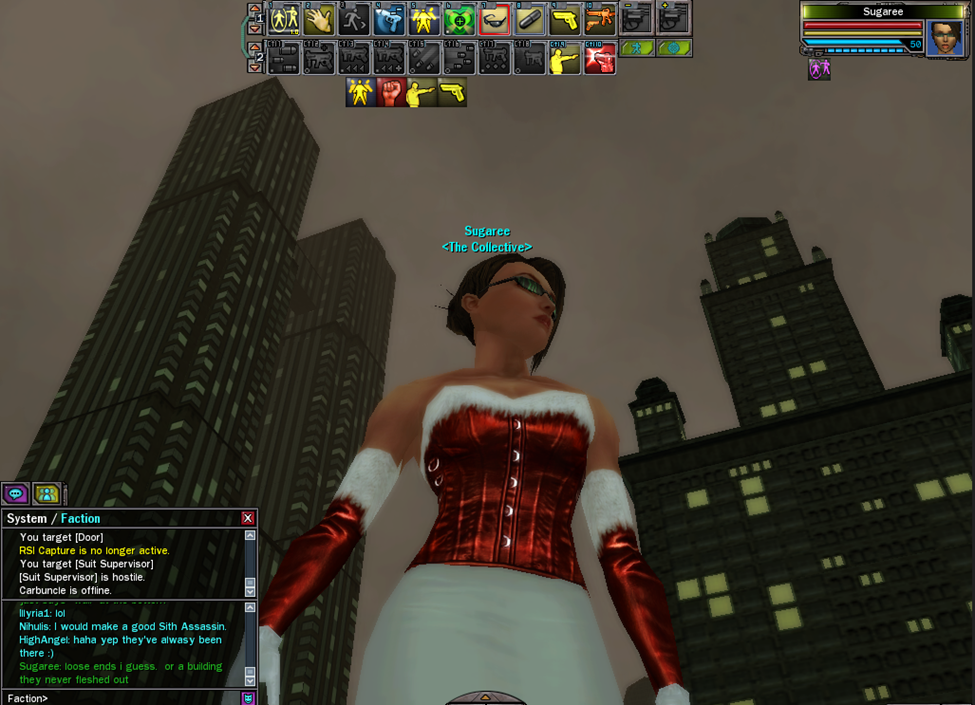
Task: Use the green heart heal ability
Action: coord(459,19)
